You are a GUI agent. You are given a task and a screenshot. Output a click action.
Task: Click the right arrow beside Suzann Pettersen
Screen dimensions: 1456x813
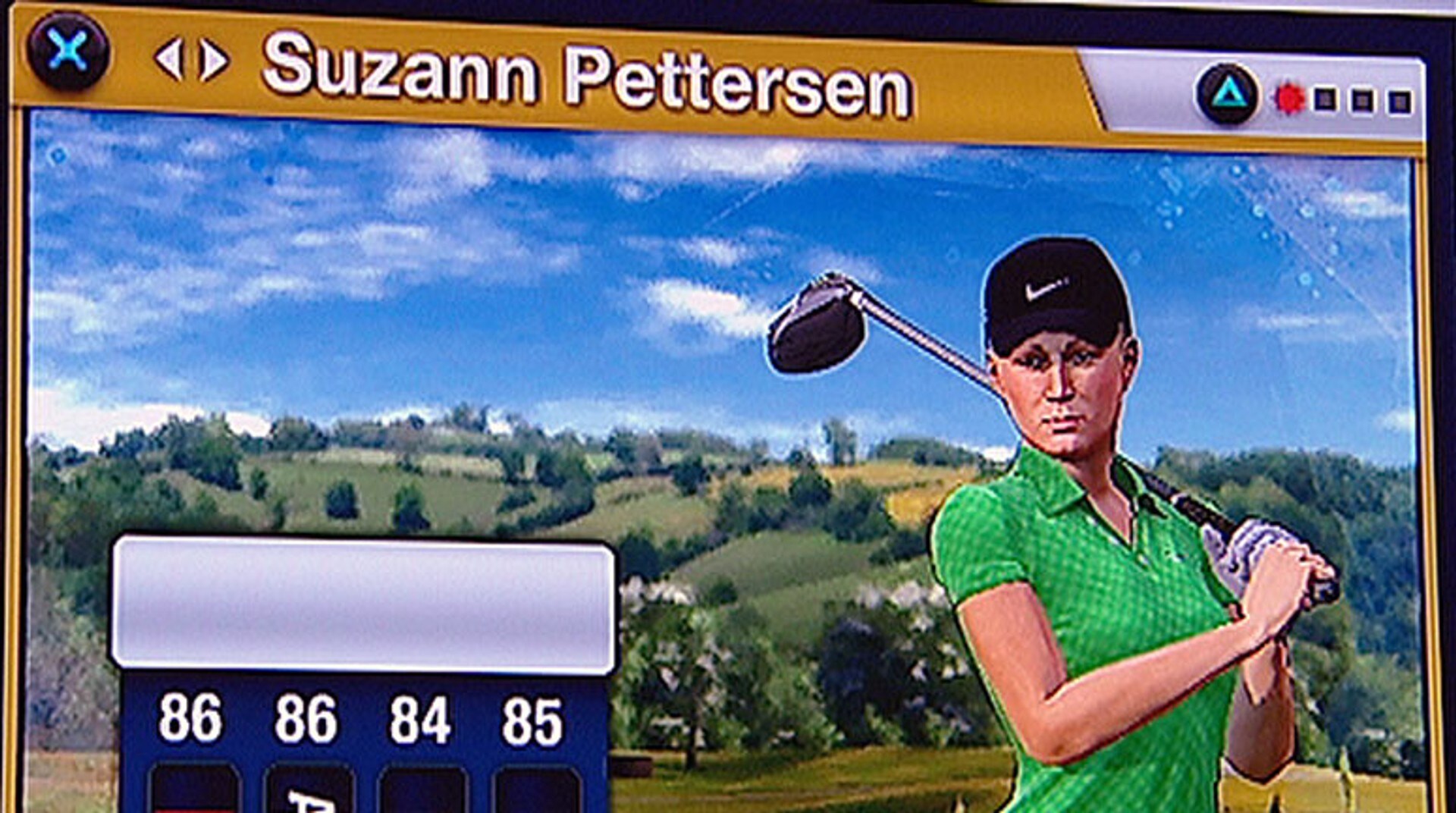[x=215, y=61]
